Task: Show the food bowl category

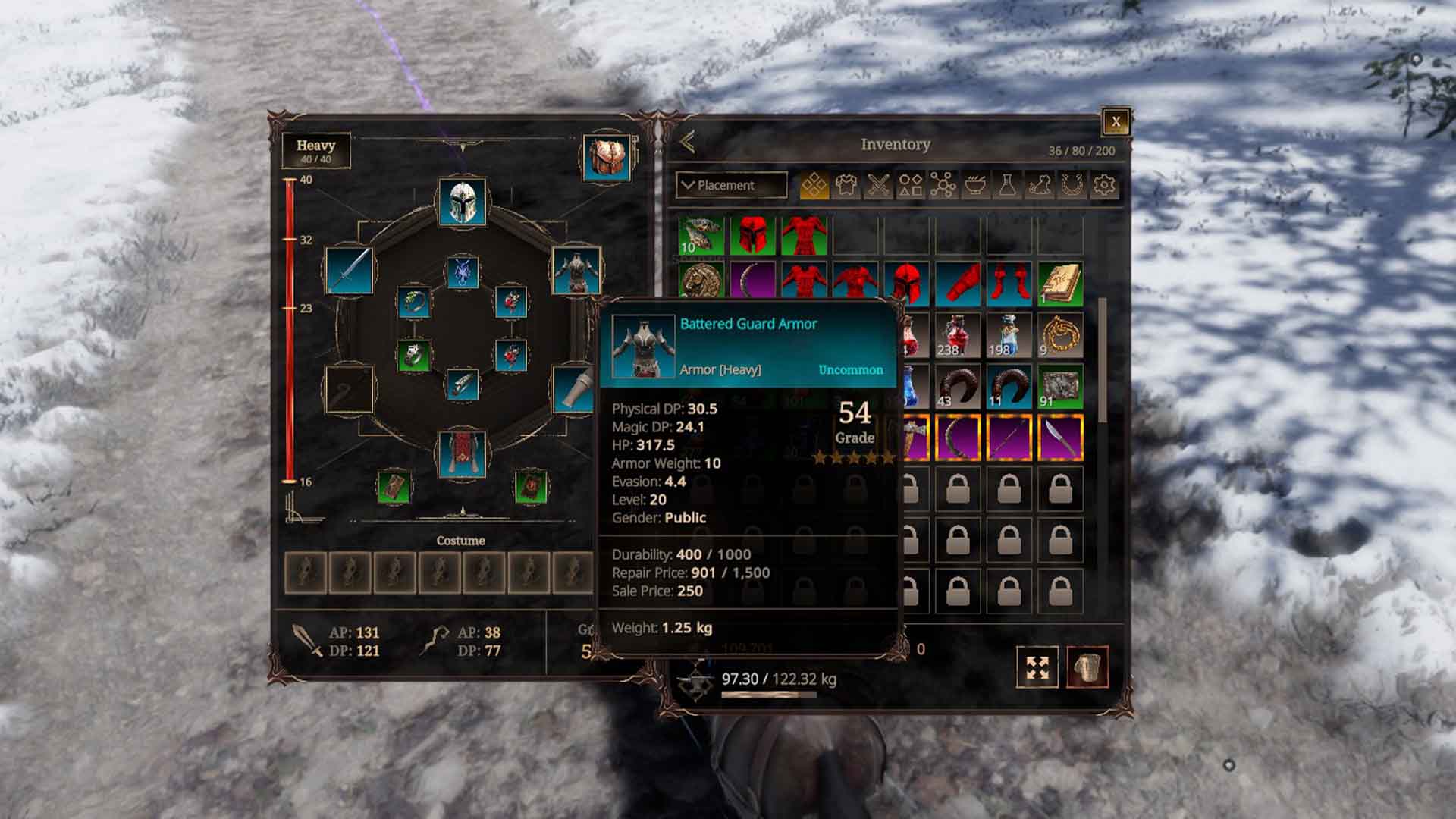Action: [x=975, y=185]
